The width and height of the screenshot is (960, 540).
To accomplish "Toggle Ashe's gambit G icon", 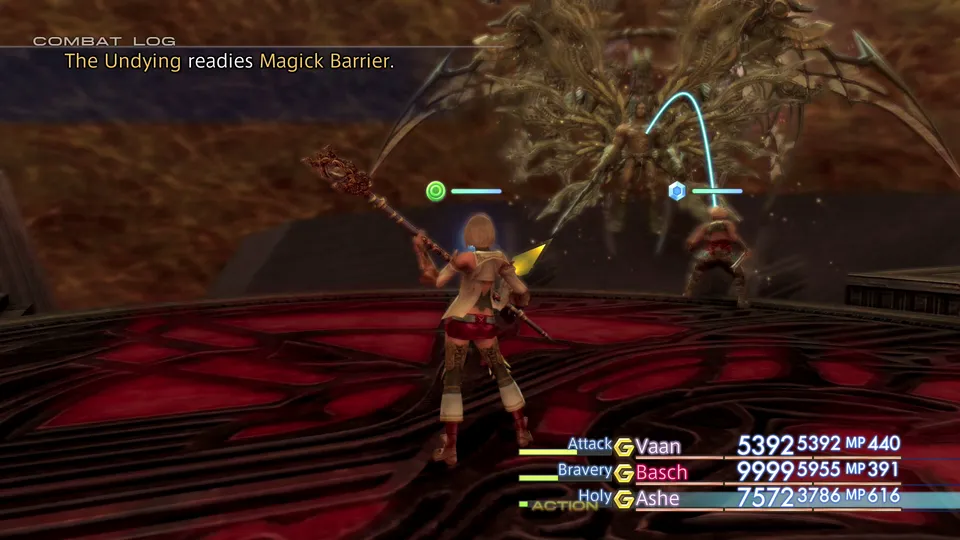I will pos(624,498).
